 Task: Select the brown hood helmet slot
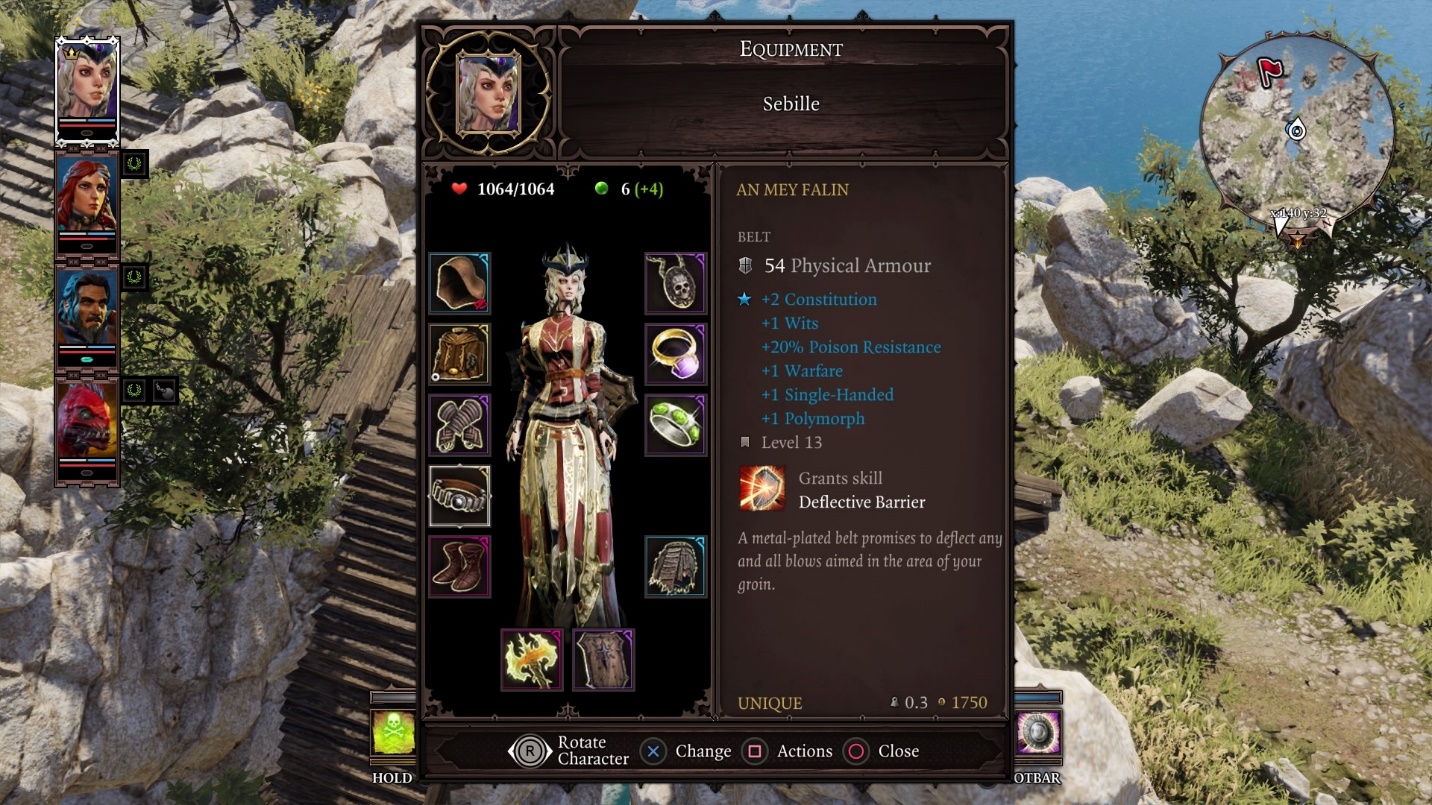[460, 283]
